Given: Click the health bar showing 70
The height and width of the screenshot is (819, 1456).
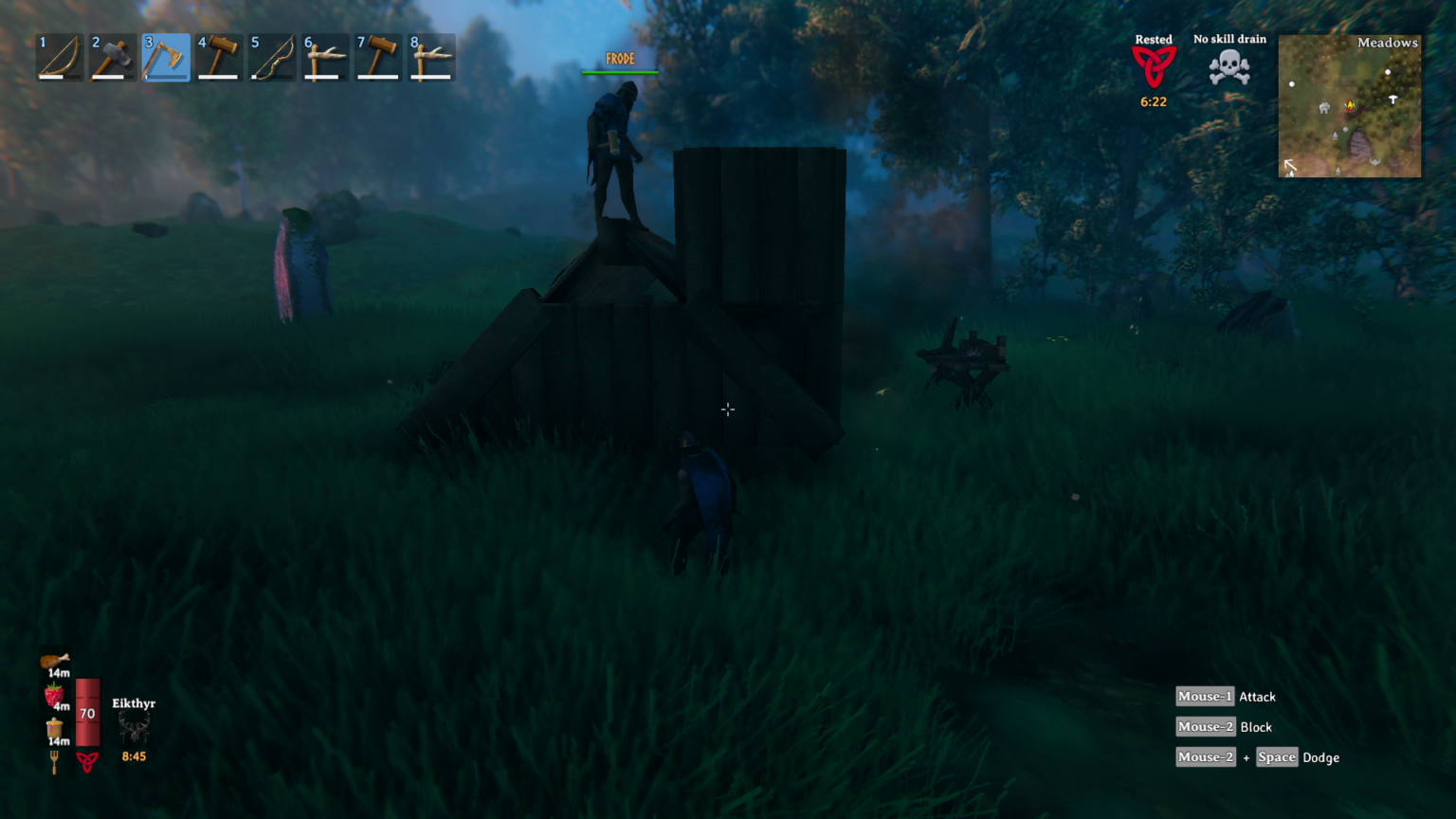Looking at the screenshot, I should (x=87, y=711).
